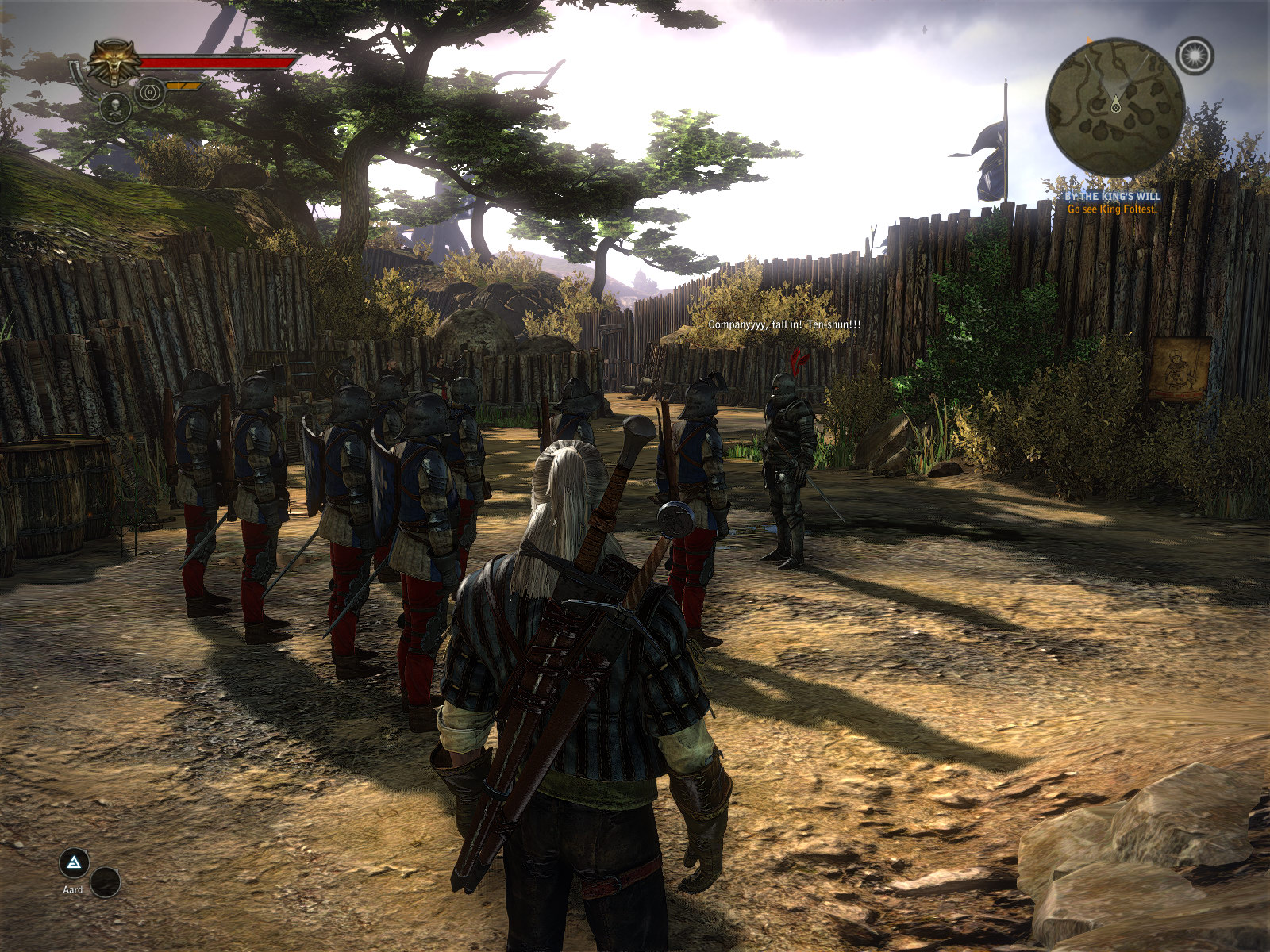This screenshot has height=952, width=1270.
Task: Select the skull and crossbones toxicity icon
Action: pos(115,106)
